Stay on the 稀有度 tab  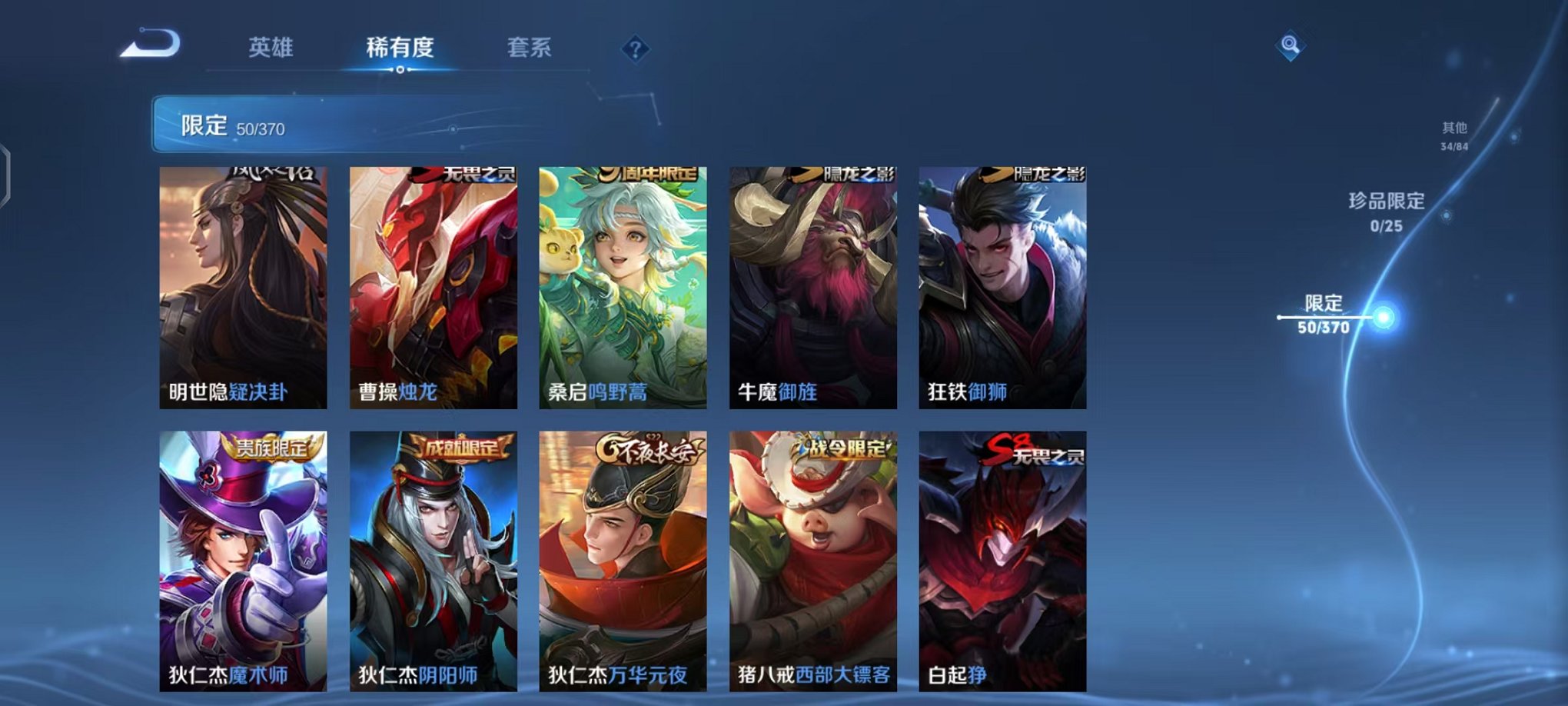[x=400, y=46]
